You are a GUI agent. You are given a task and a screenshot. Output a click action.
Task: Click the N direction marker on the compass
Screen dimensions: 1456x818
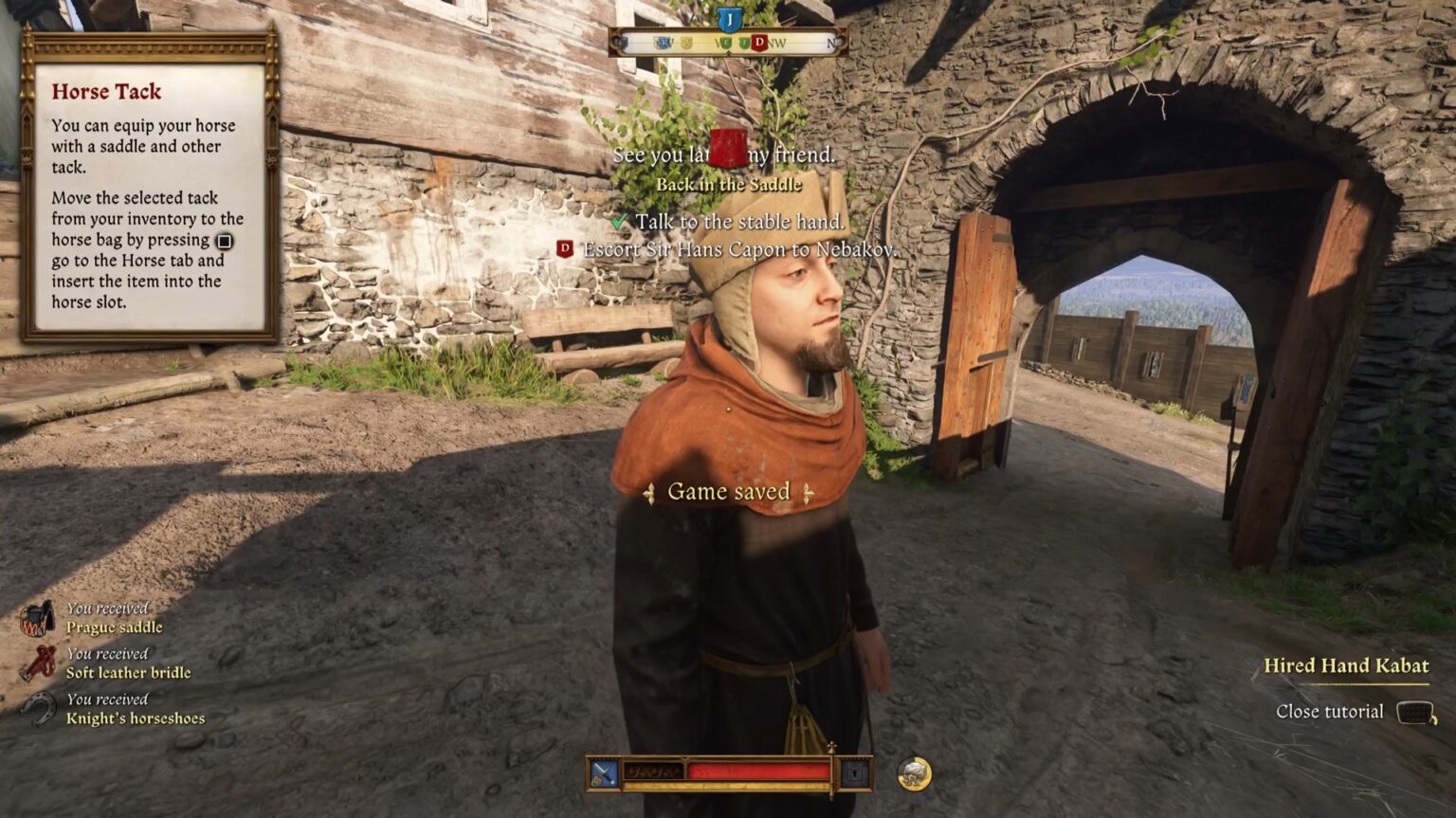tap(832, 42)
